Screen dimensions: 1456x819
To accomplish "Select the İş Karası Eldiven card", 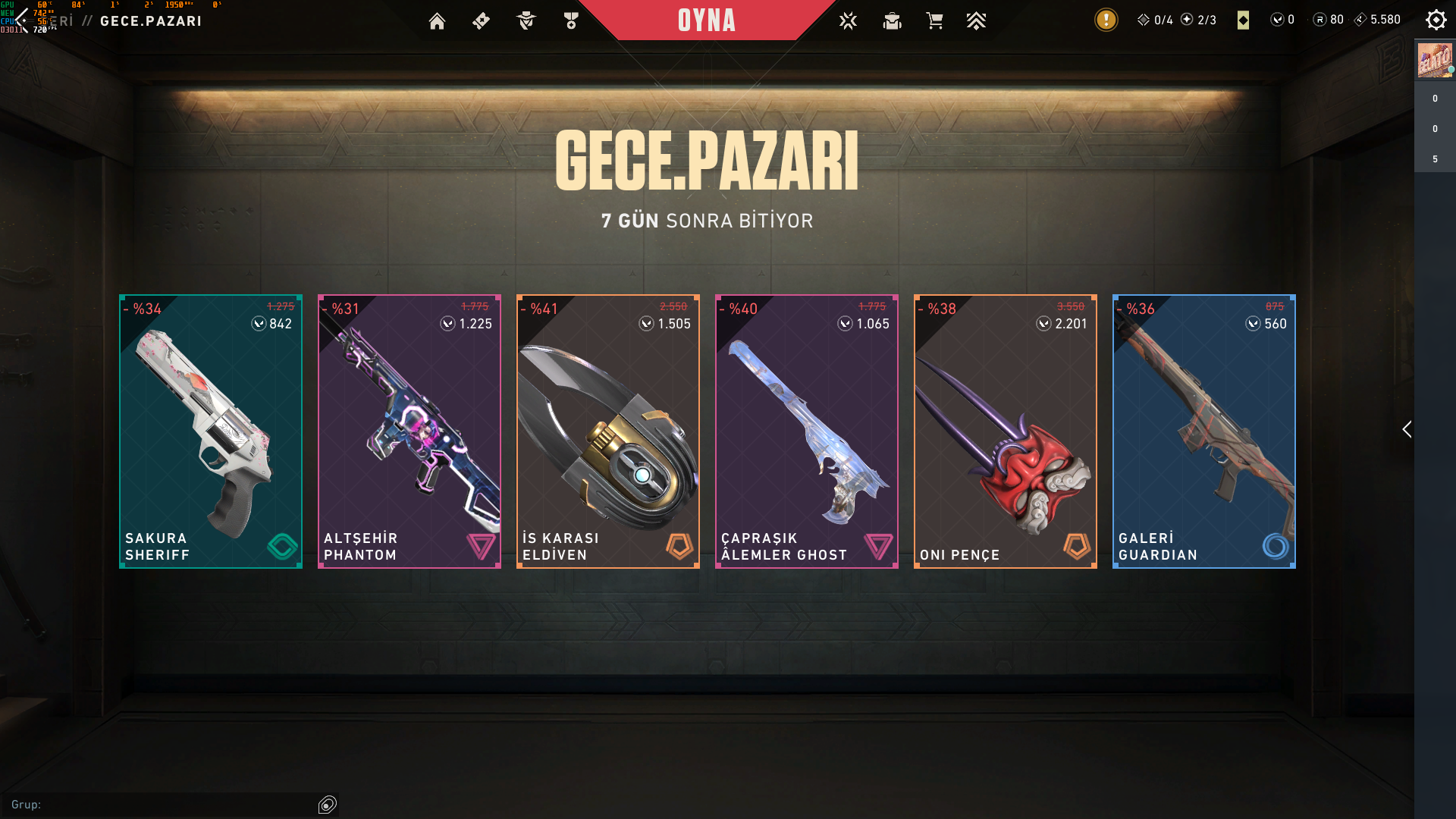I will [x=608, y=431].
